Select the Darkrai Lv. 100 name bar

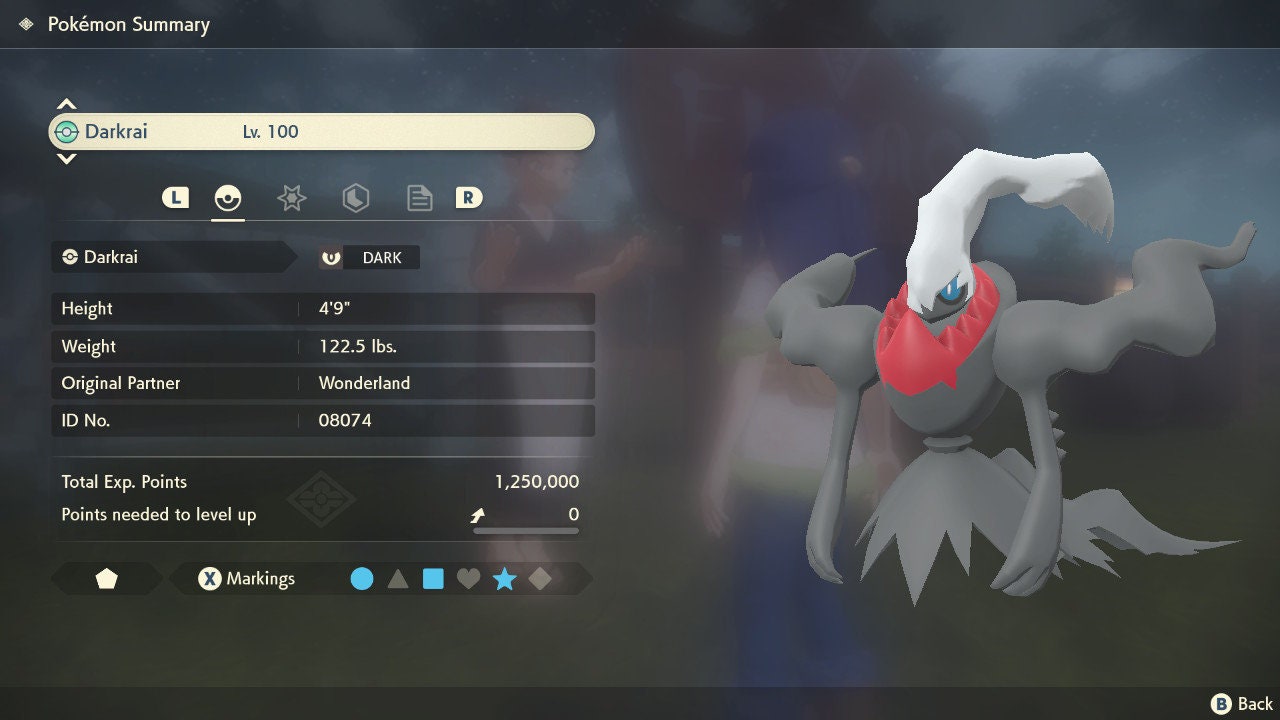point(321,131)
